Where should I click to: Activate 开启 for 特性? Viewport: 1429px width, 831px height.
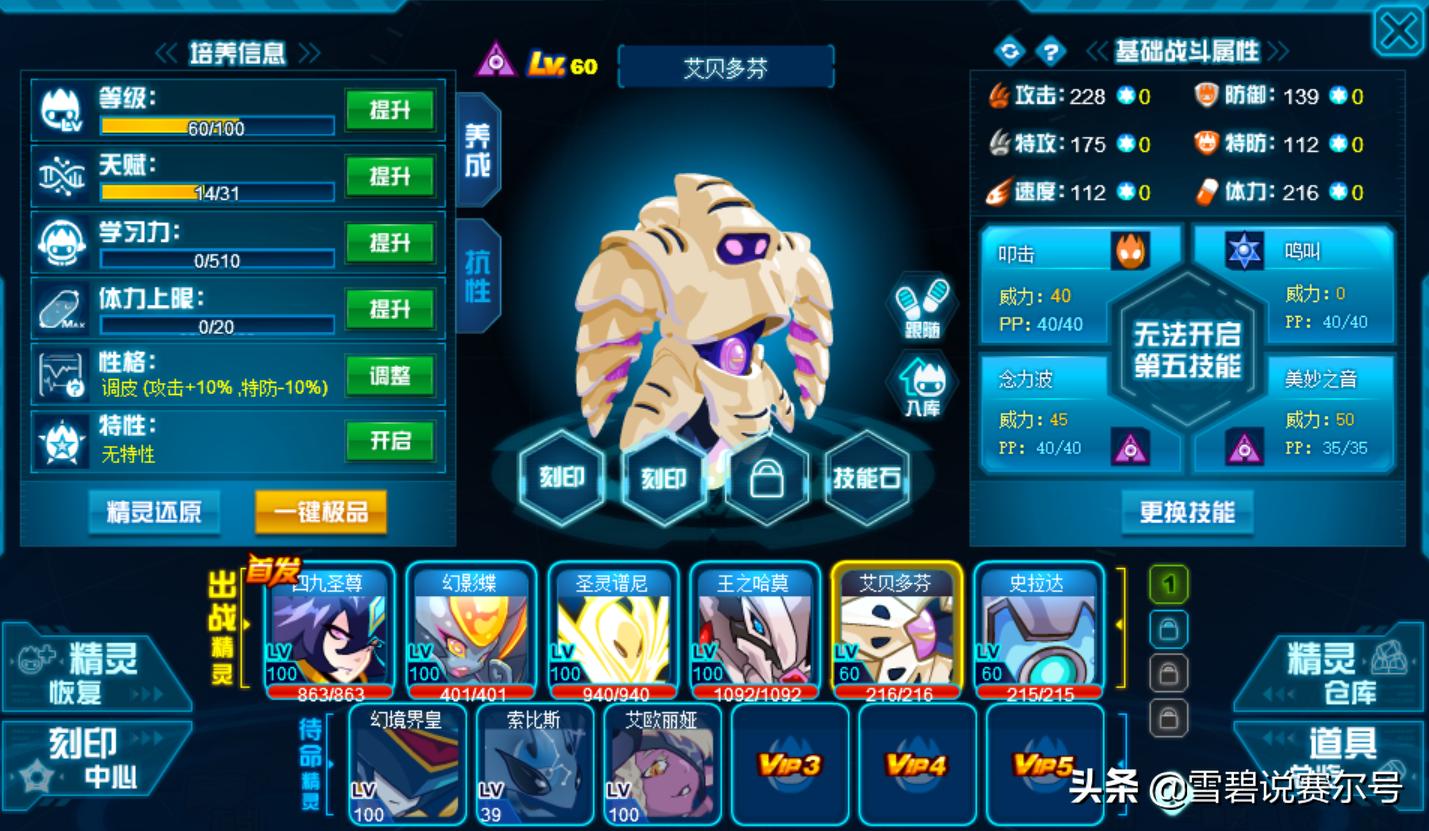(x=390, y=441)
